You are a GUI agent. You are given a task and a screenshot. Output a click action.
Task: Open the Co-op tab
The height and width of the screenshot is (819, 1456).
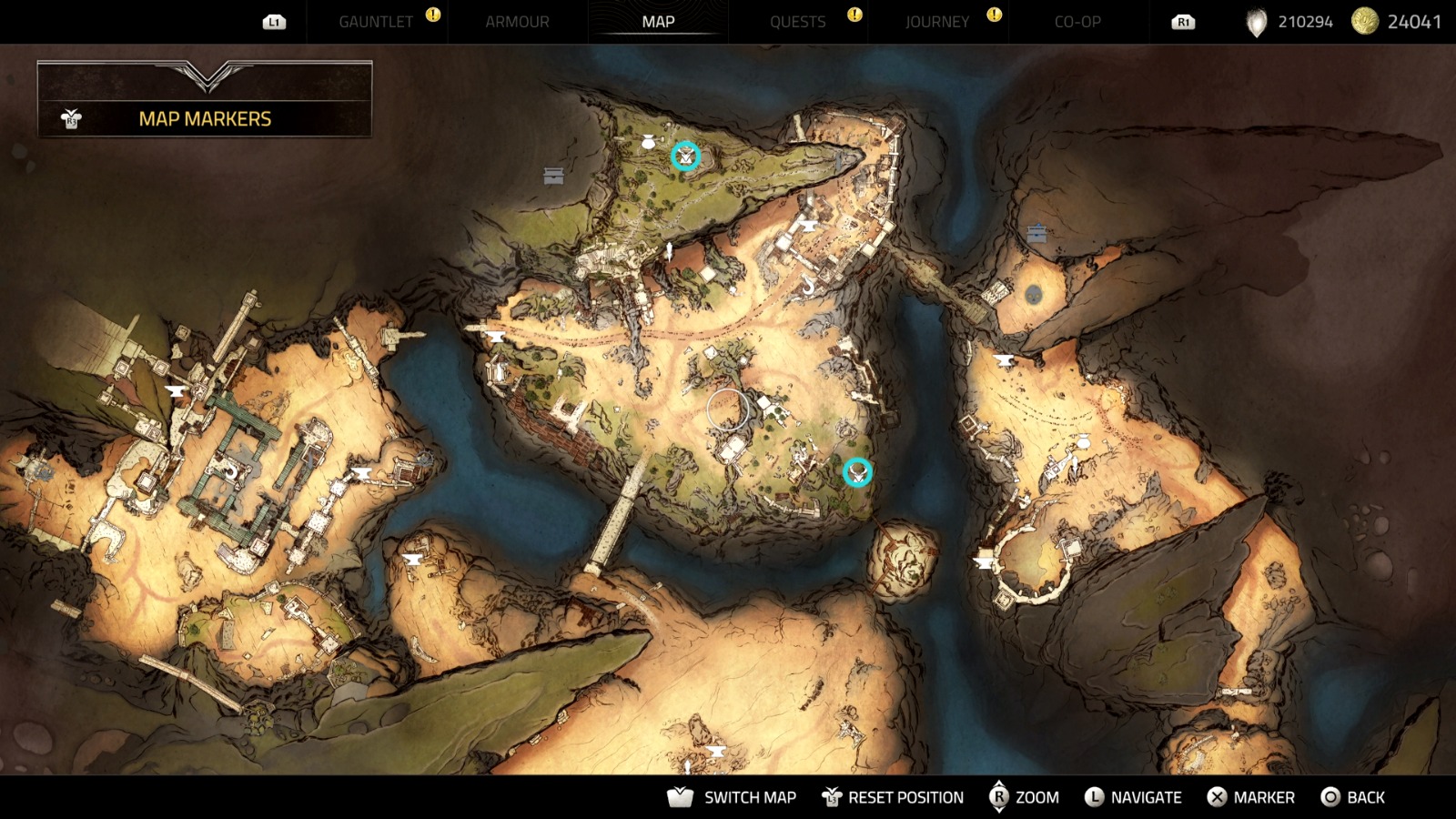[x=1078, y=21]
